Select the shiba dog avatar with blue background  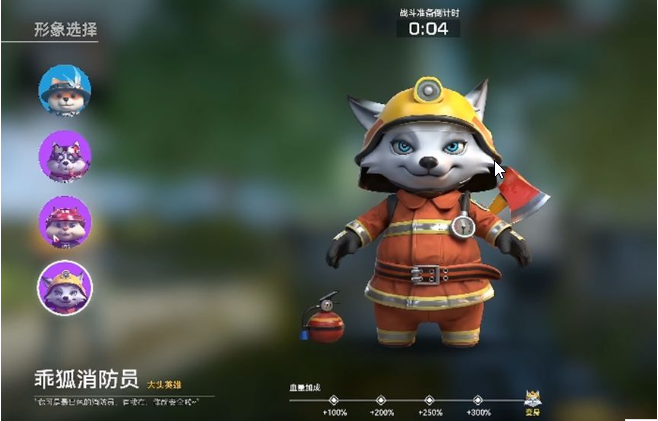tap(65, 90)
